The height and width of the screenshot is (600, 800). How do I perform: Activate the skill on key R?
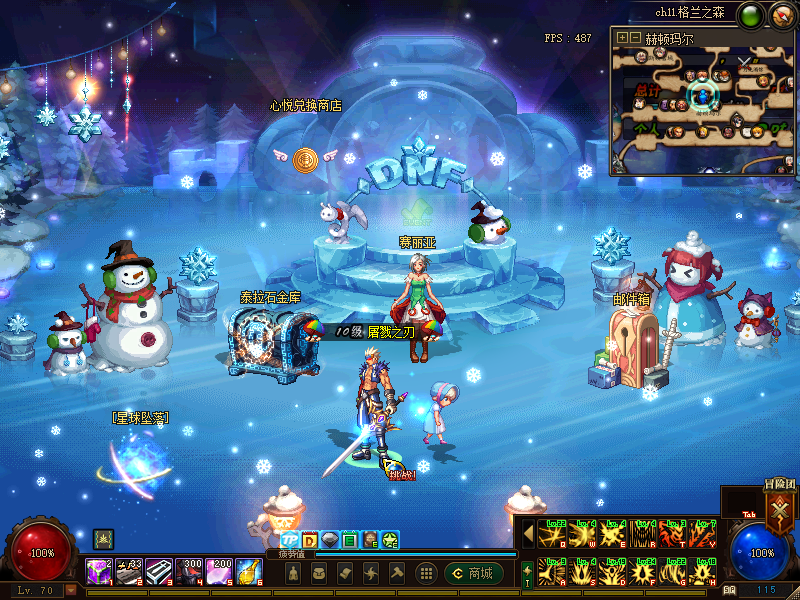pyautogui.click(x=642, y=533)
